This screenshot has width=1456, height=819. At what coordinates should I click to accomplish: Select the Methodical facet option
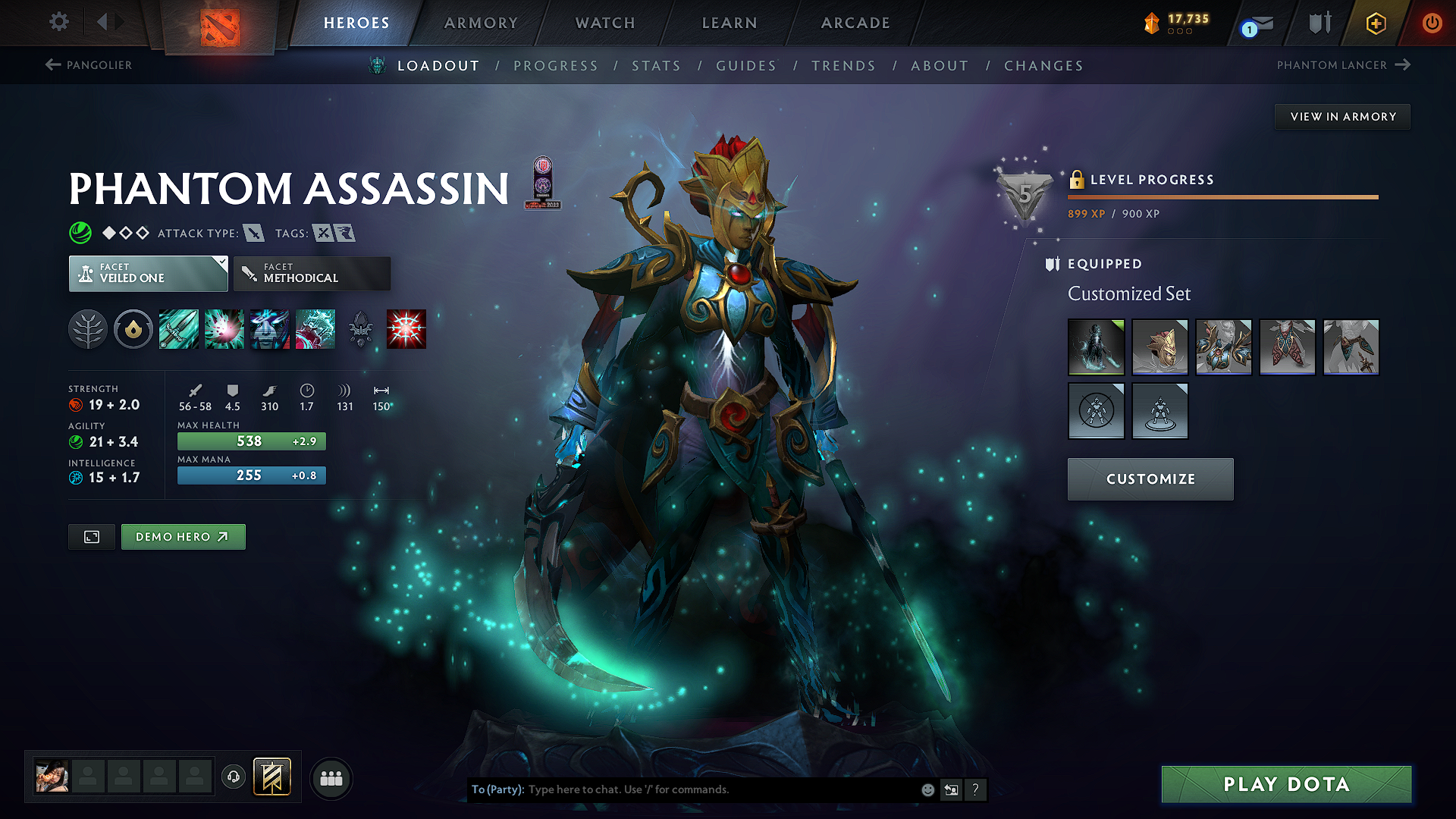tap(312, 273)
